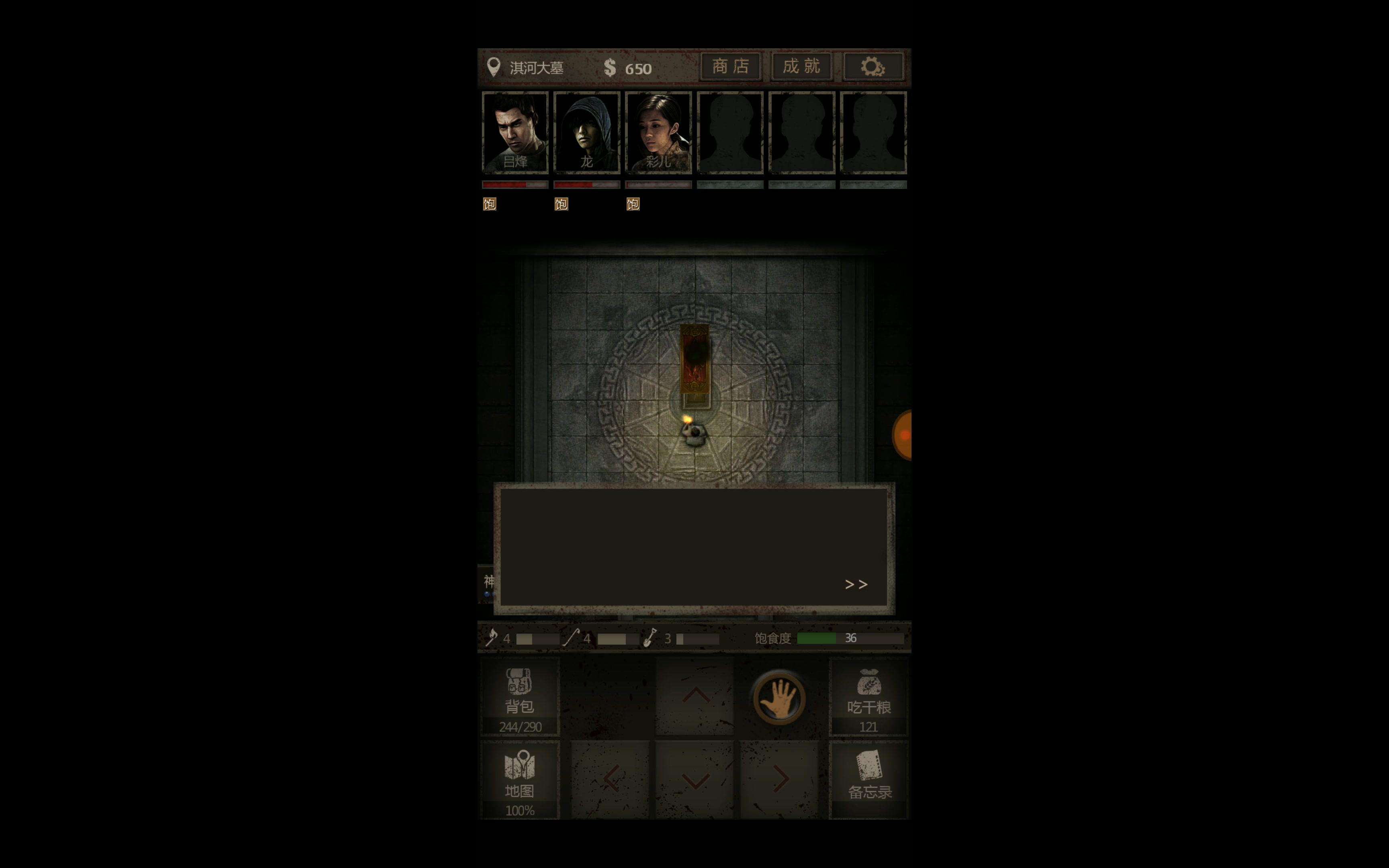The image size is (1389, 868).
Task: Move right with the right arrow
Action: [779, 779]
